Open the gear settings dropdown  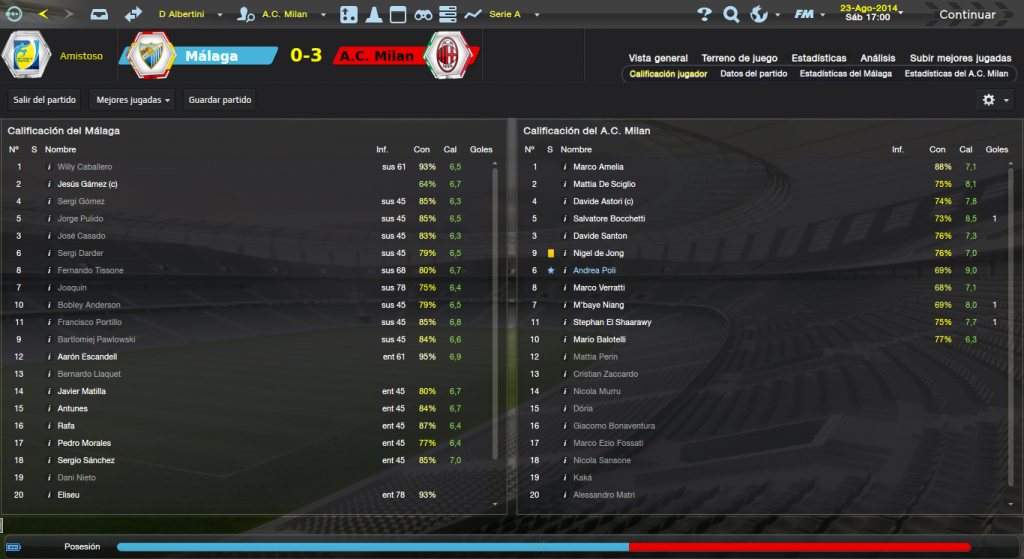click(x=995, y=100)
